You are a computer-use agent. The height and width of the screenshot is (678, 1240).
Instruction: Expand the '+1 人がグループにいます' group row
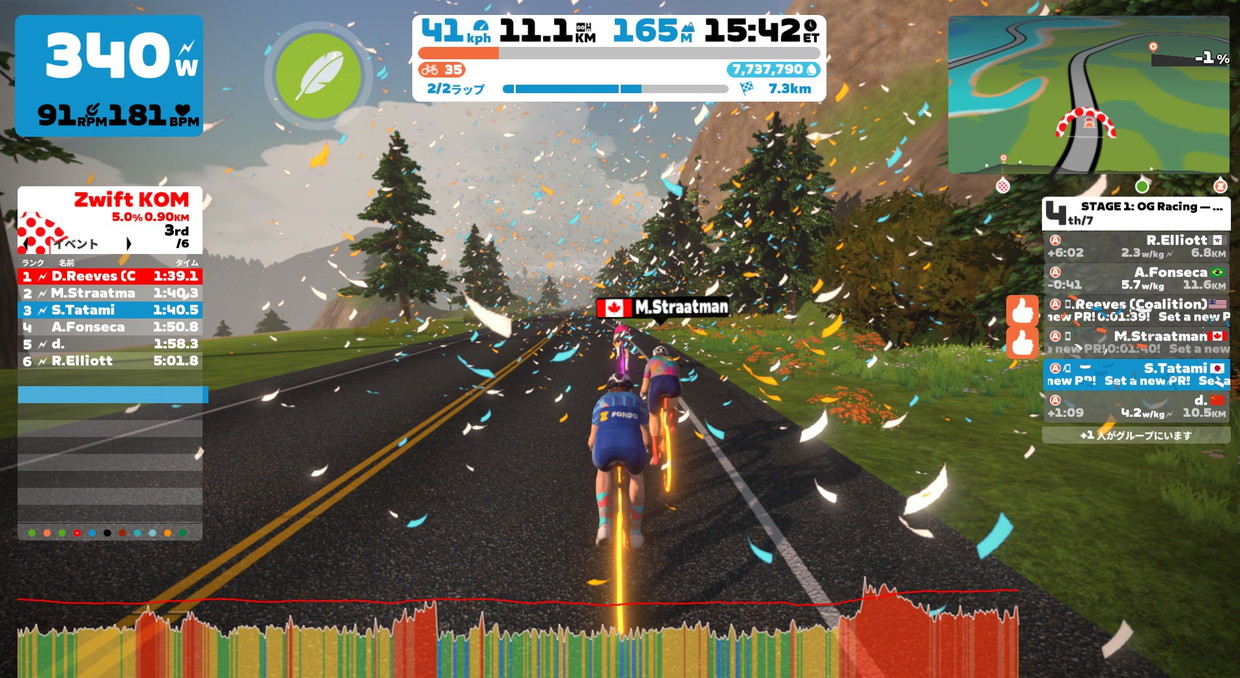pyautogui.click(x=1135, y=435)
